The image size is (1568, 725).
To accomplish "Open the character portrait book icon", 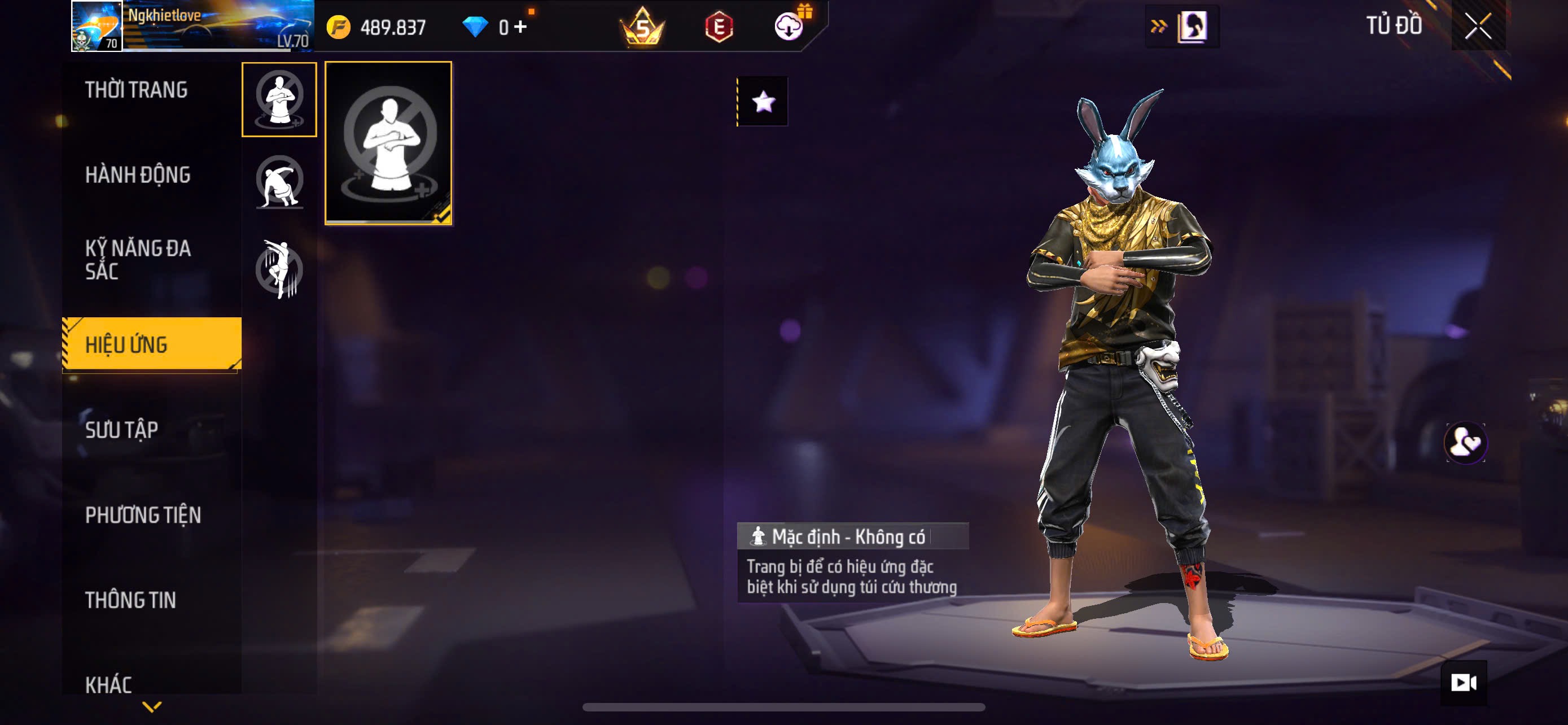I will (x=1191, y=27).
